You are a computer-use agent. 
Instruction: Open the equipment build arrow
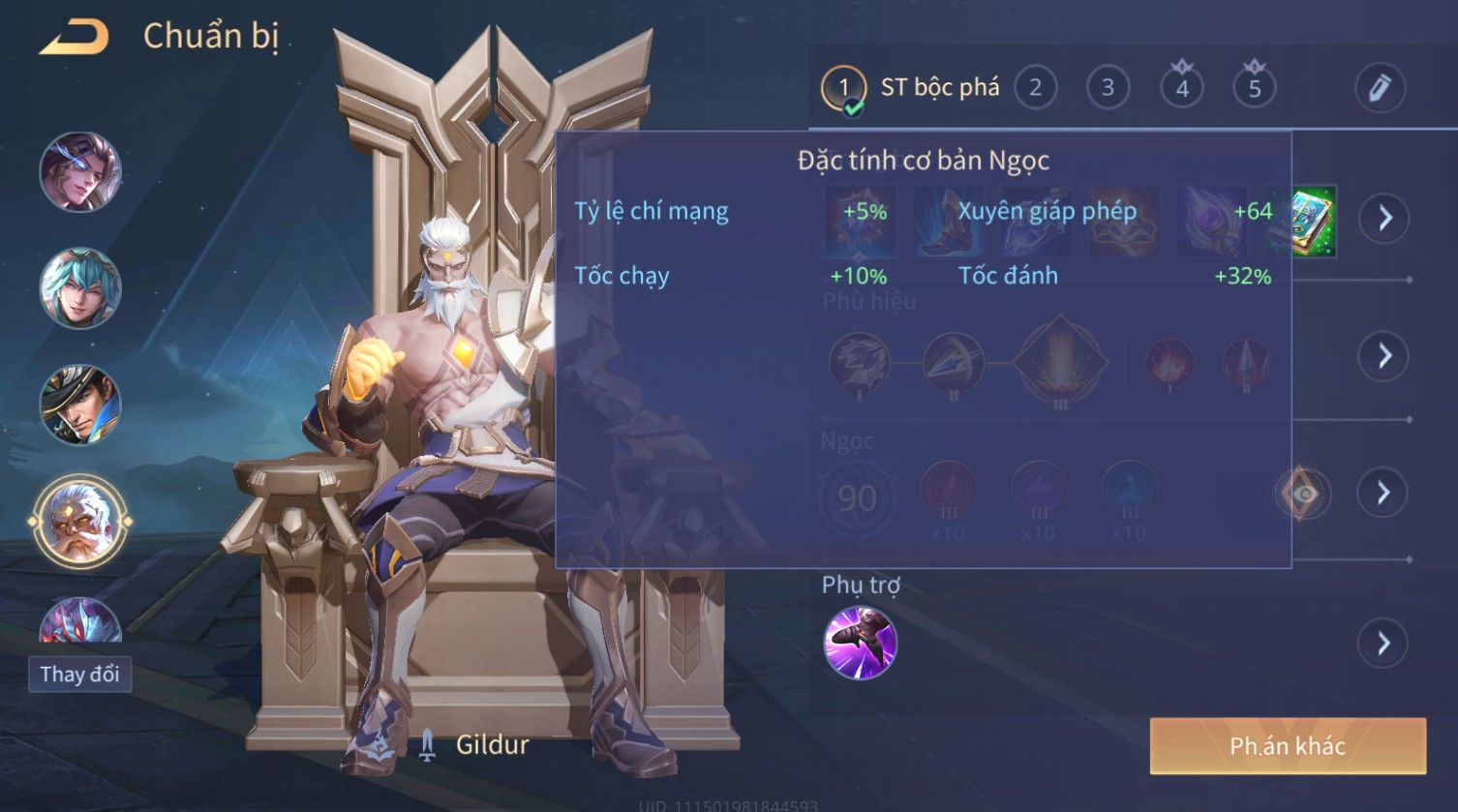pyautogui.click(x=1384, y=218)
